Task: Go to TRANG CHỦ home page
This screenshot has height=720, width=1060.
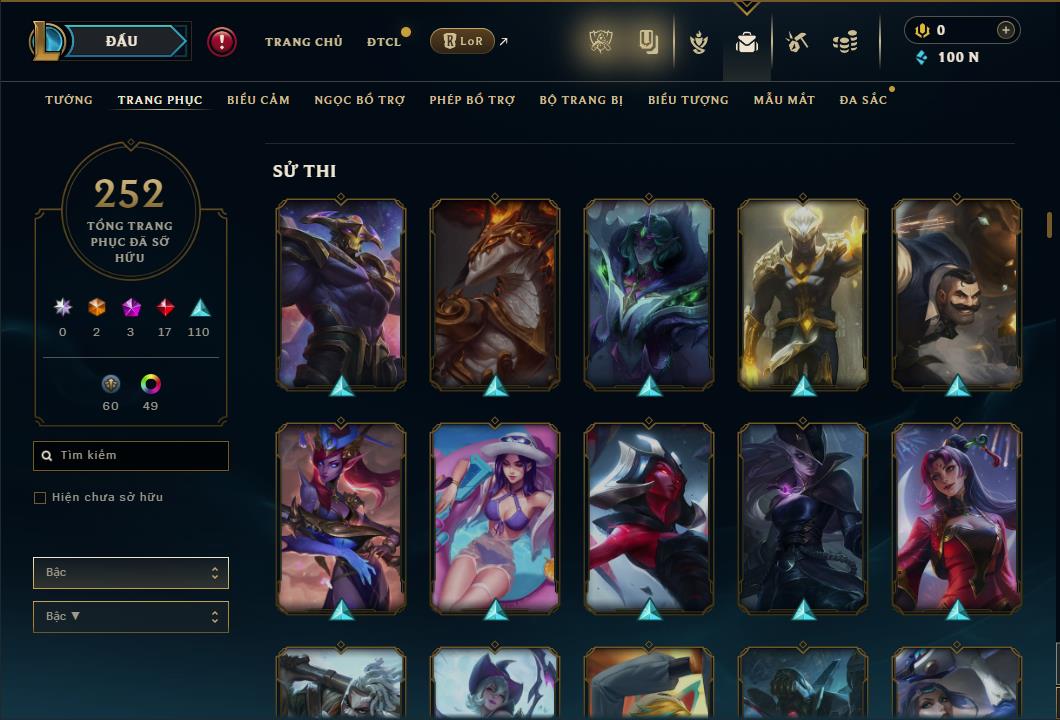Action: pos(303,42)
